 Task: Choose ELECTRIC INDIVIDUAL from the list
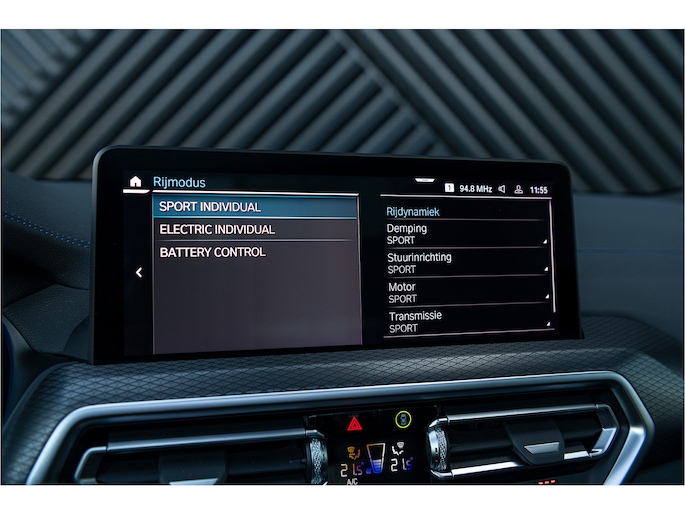pyautogui.click(x=254, y=230)
